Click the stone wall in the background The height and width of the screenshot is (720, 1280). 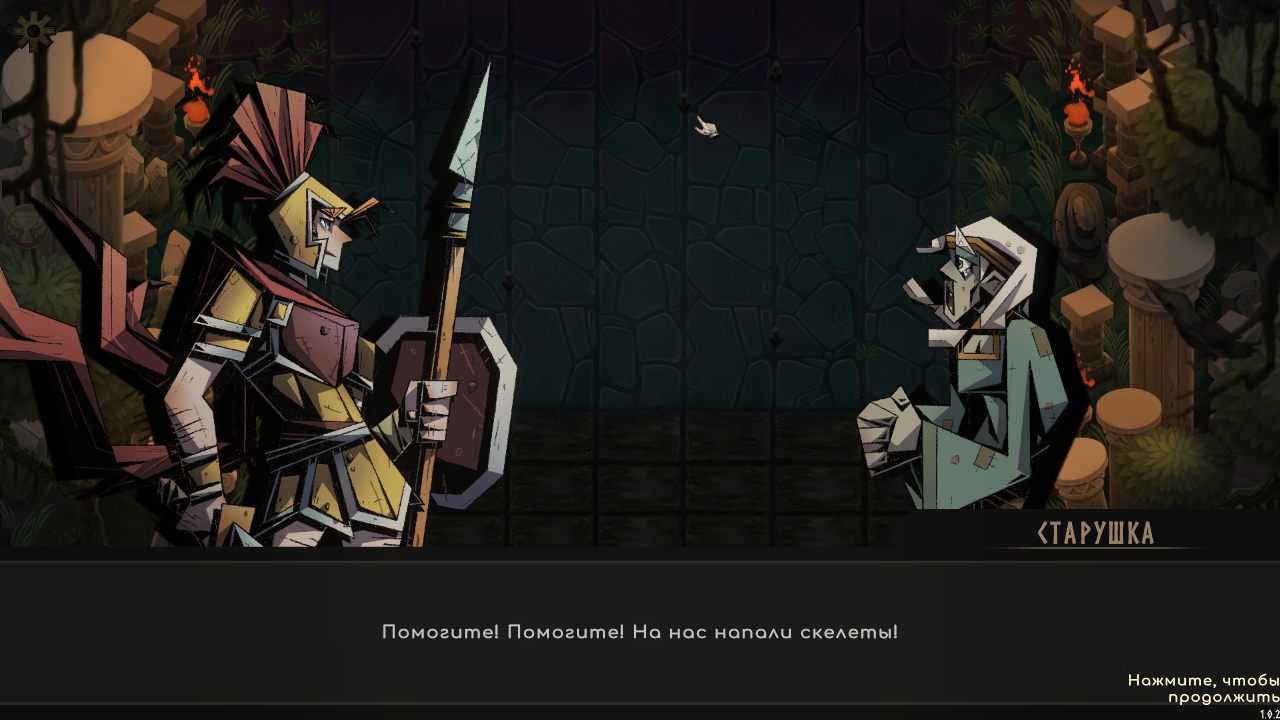coord(700,300)
